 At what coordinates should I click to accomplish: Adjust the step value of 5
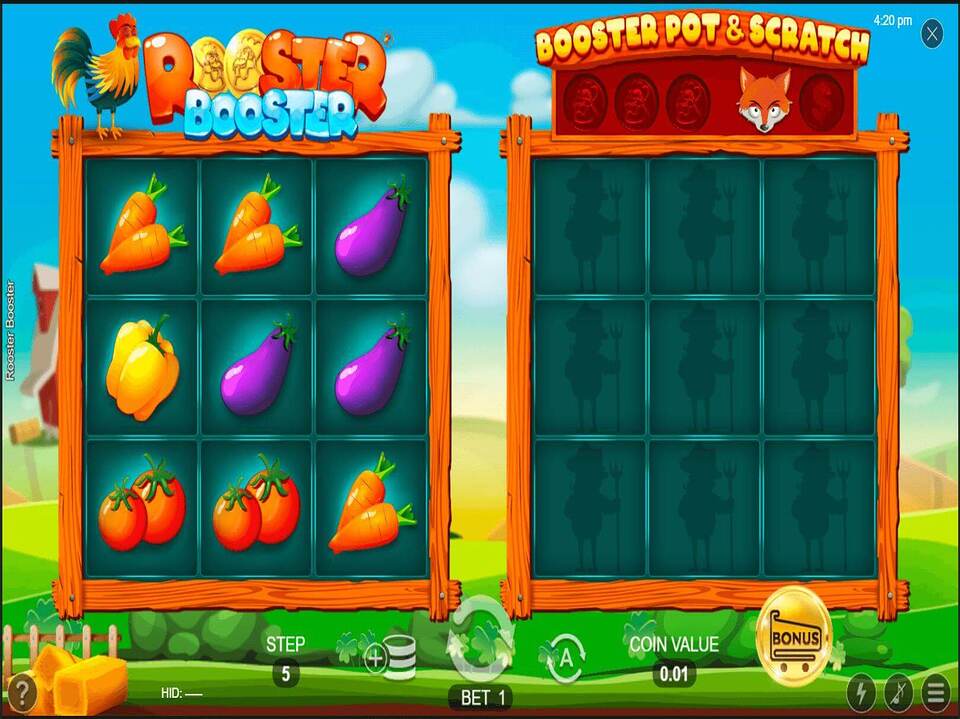(x=285, y=674)
